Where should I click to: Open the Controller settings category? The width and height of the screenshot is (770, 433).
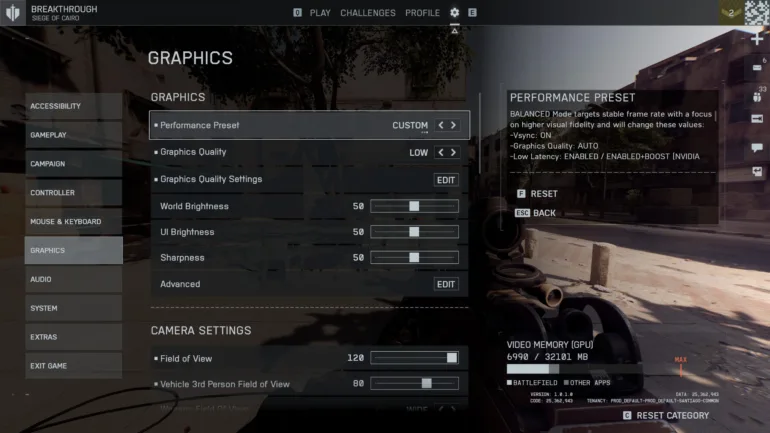[x=74, y=193]
